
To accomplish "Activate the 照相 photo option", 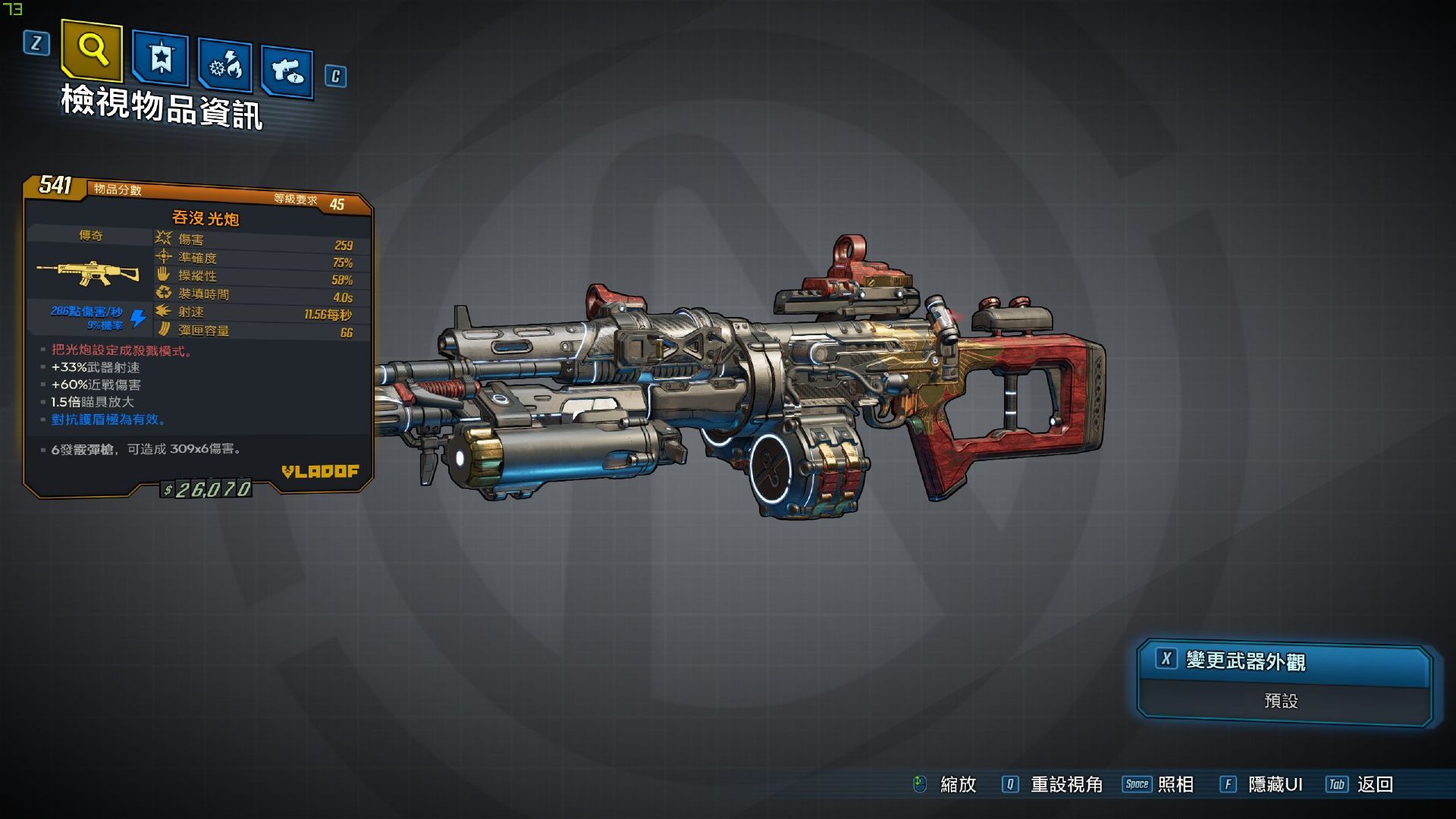I will [1158, 784].
